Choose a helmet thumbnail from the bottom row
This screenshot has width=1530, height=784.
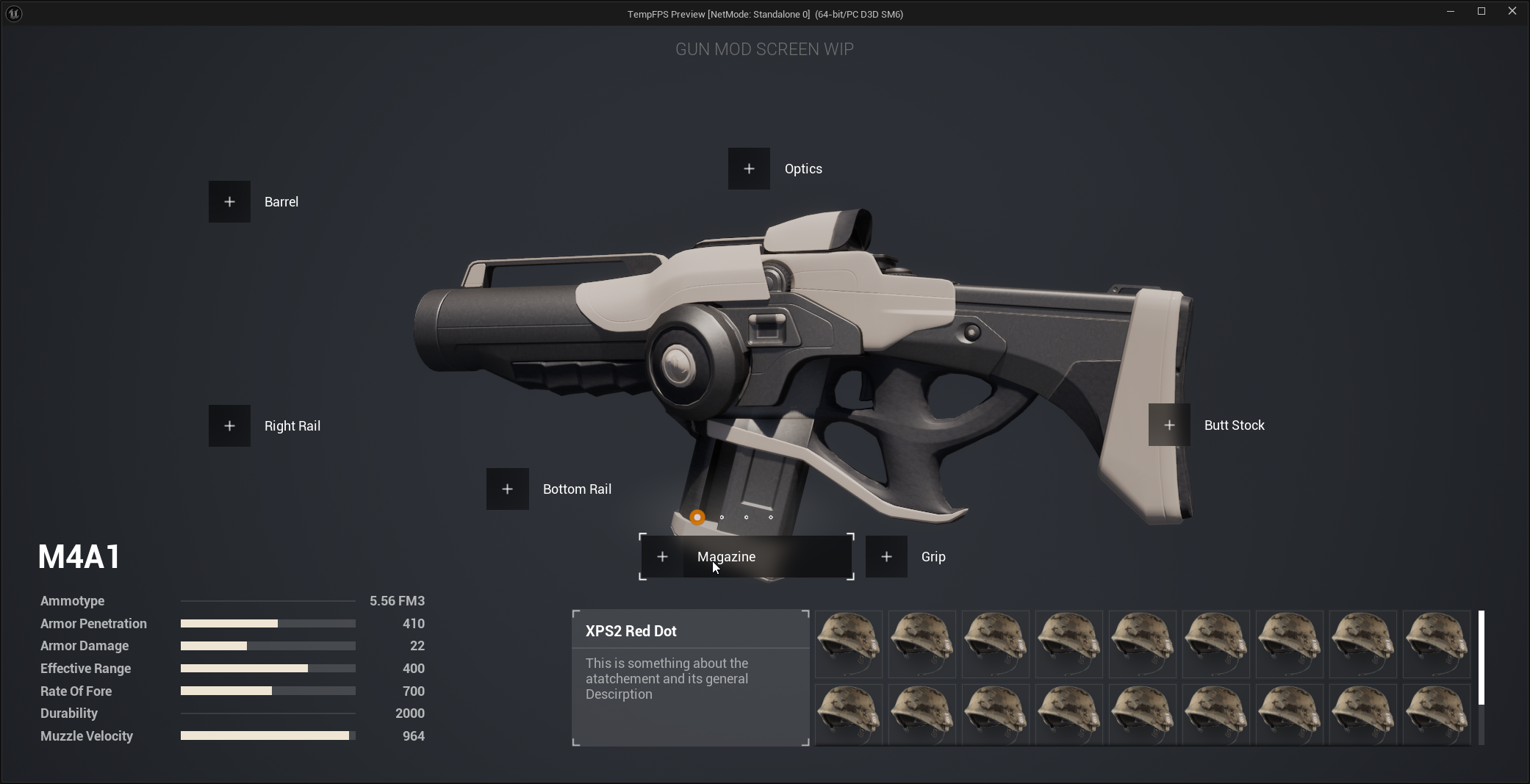point(995,714)
